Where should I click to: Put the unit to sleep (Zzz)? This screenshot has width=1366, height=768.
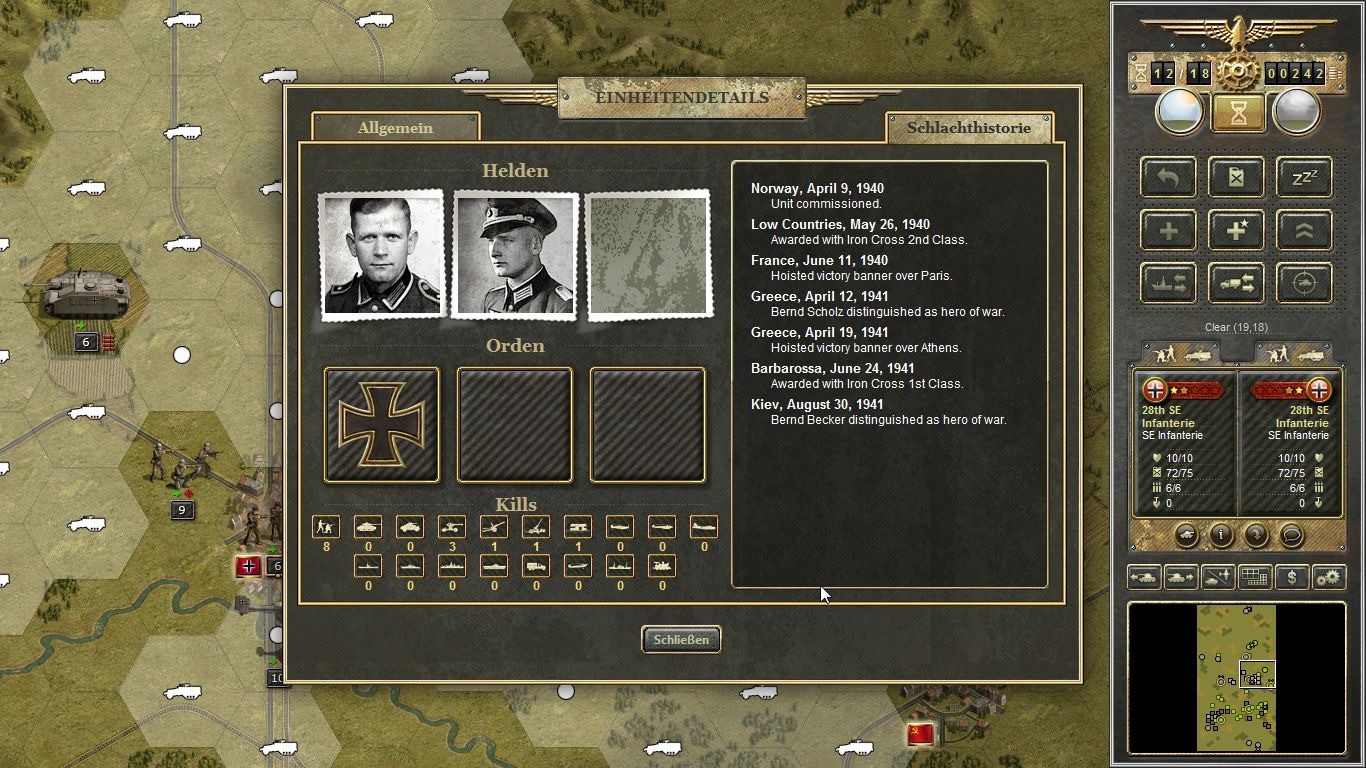[1304, 178]
